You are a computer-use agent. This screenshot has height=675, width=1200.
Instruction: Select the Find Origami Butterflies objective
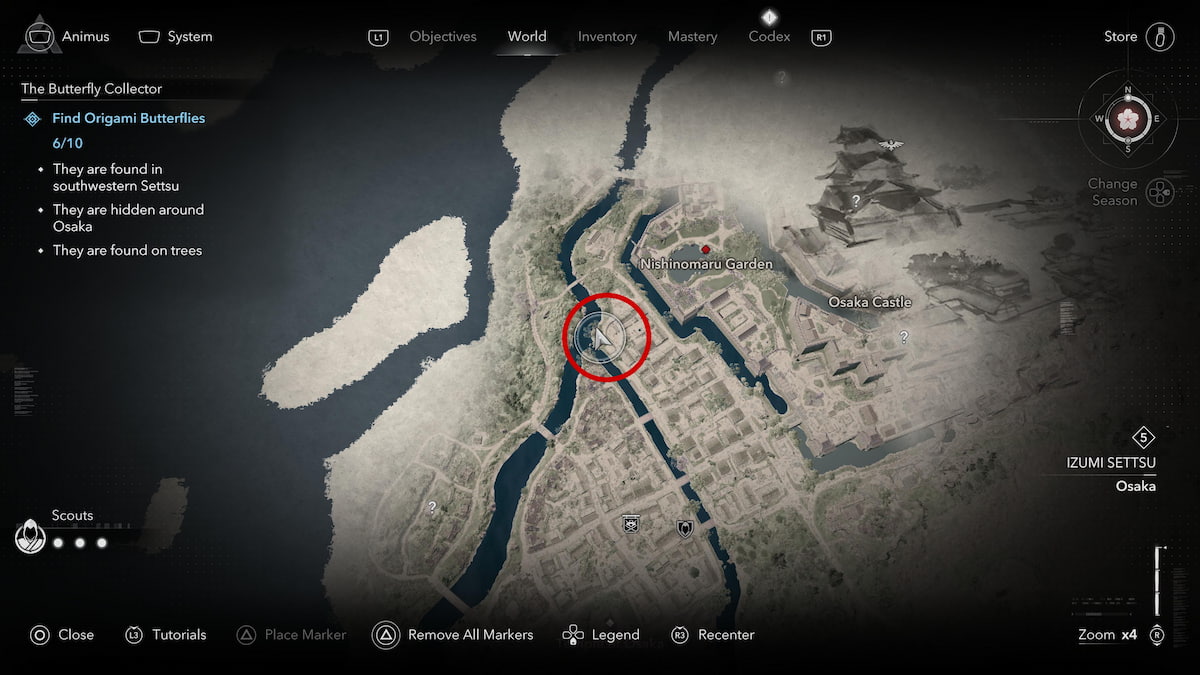point(128,118)
